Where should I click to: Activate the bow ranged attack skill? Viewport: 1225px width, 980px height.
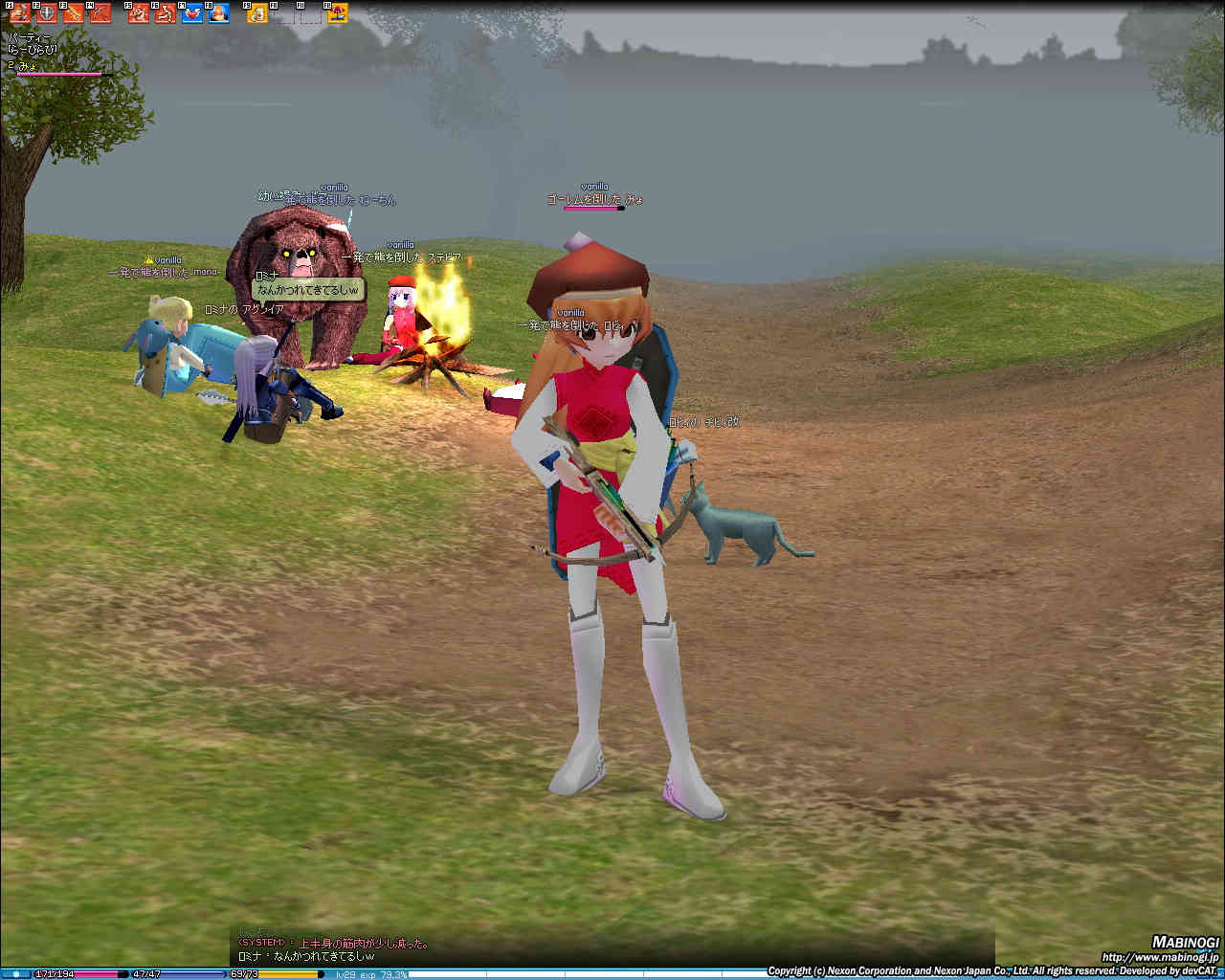(x=100, y=13)
